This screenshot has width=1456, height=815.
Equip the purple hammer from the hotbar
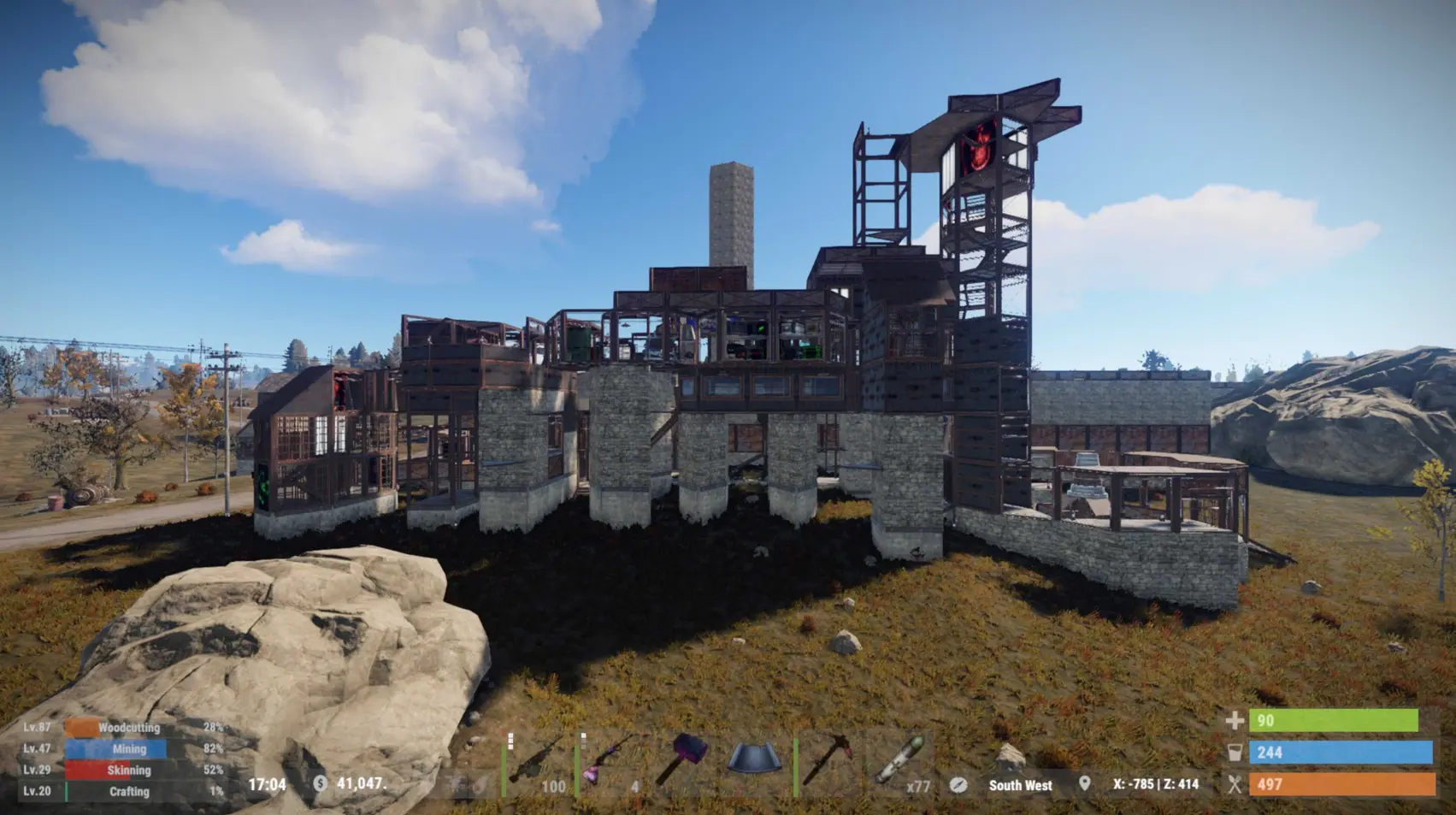point(682,759)
